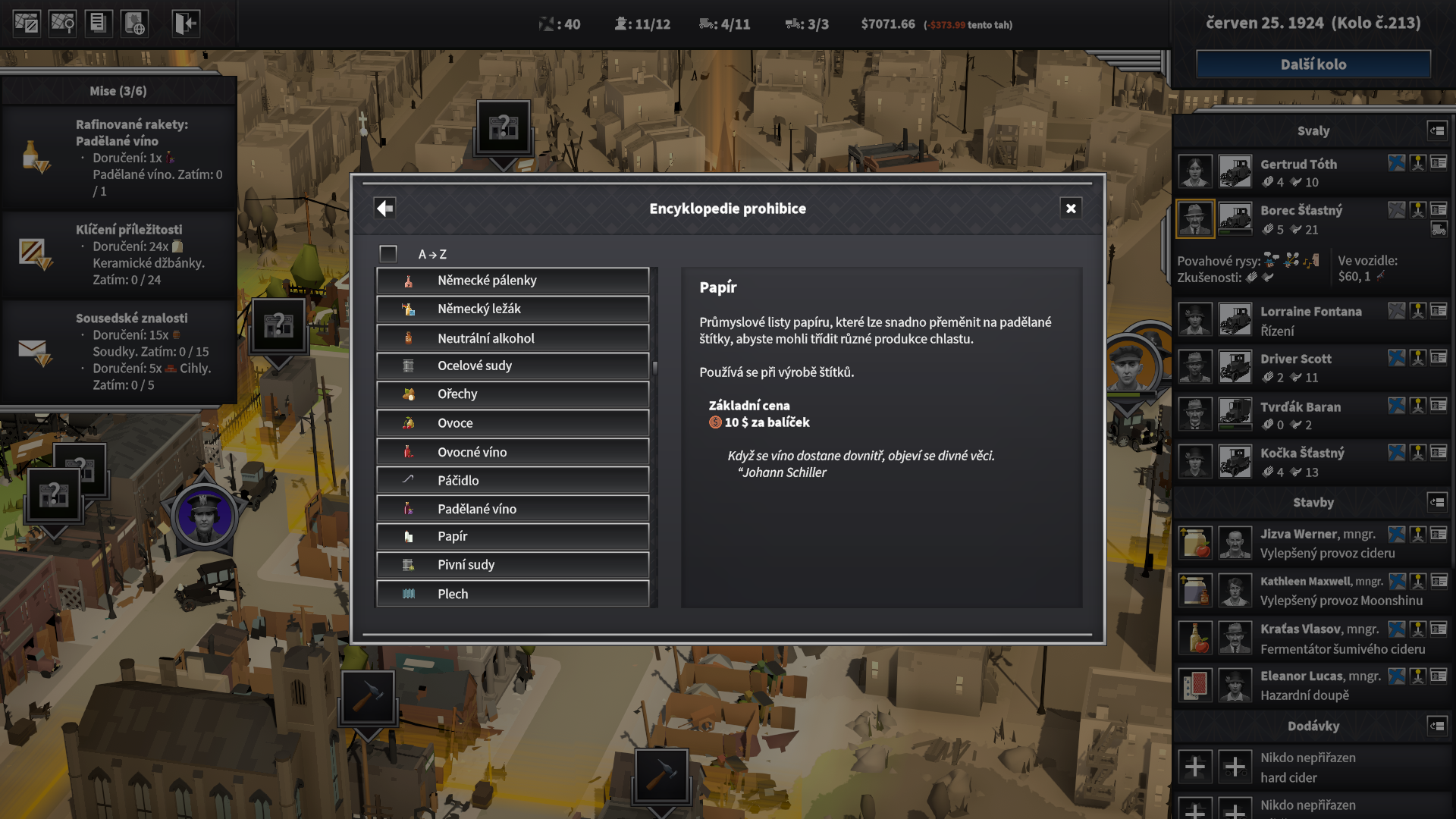Open Eleanor Lucas's Hazardní doupě building

click(x=1304, y=686)
